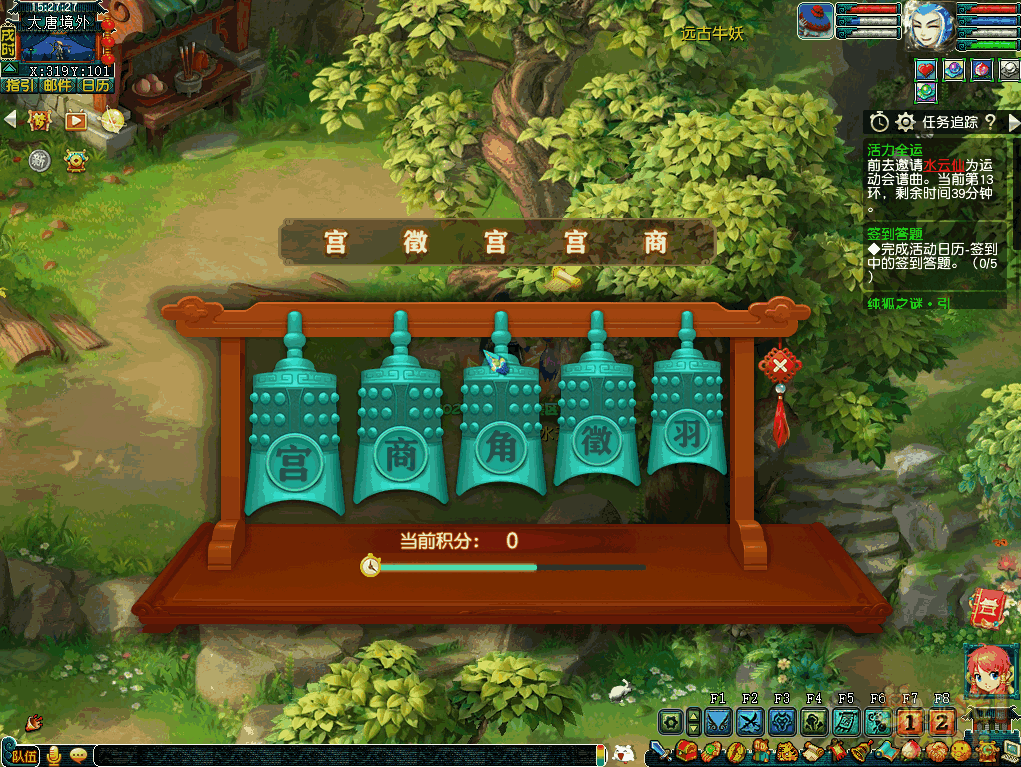The image size is (1021, 767).
Task: Open the 日历 calendar button
Action: coord(95,85)
